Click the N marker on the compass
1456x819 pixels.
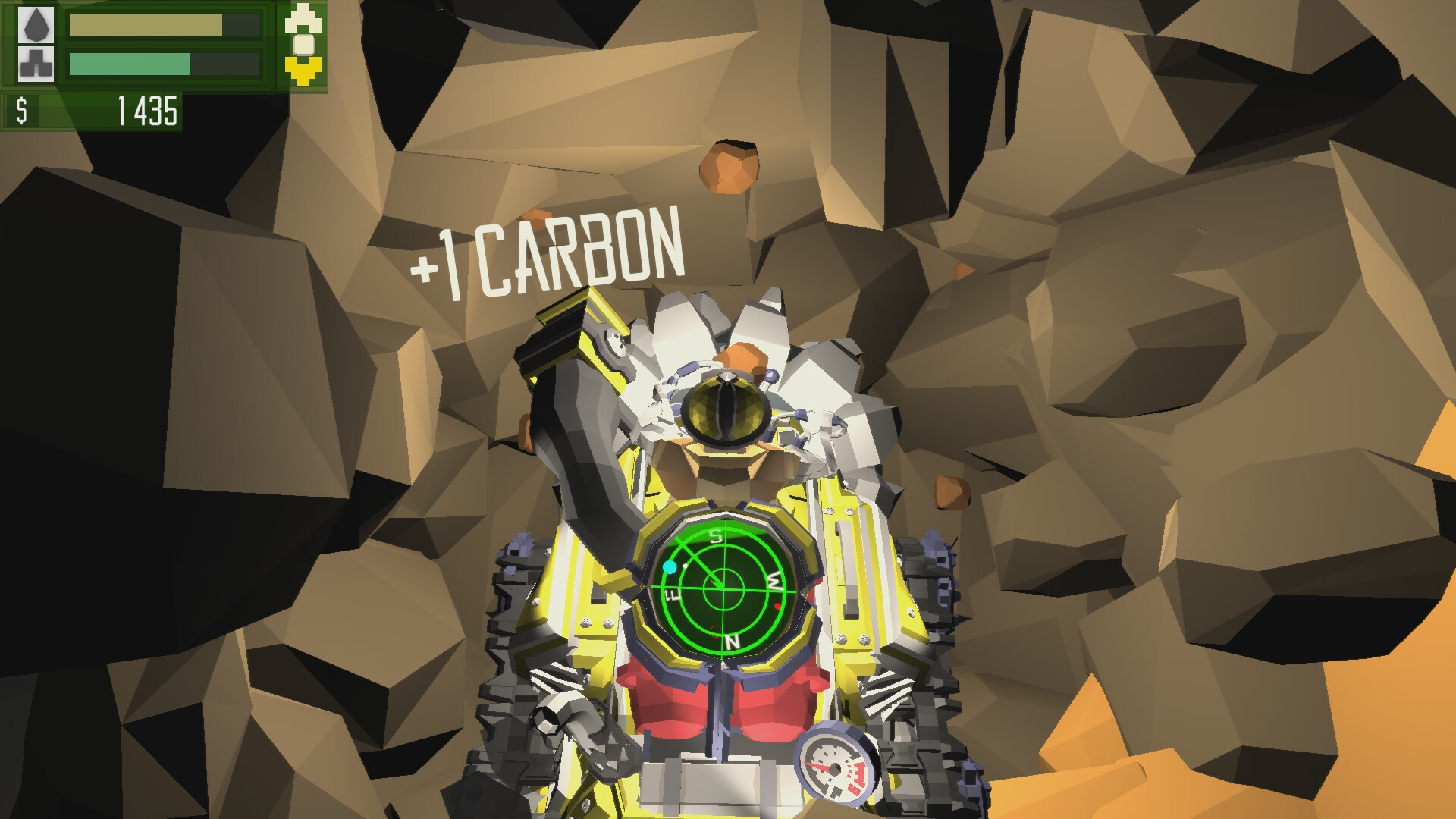click(x=733, y=642)
